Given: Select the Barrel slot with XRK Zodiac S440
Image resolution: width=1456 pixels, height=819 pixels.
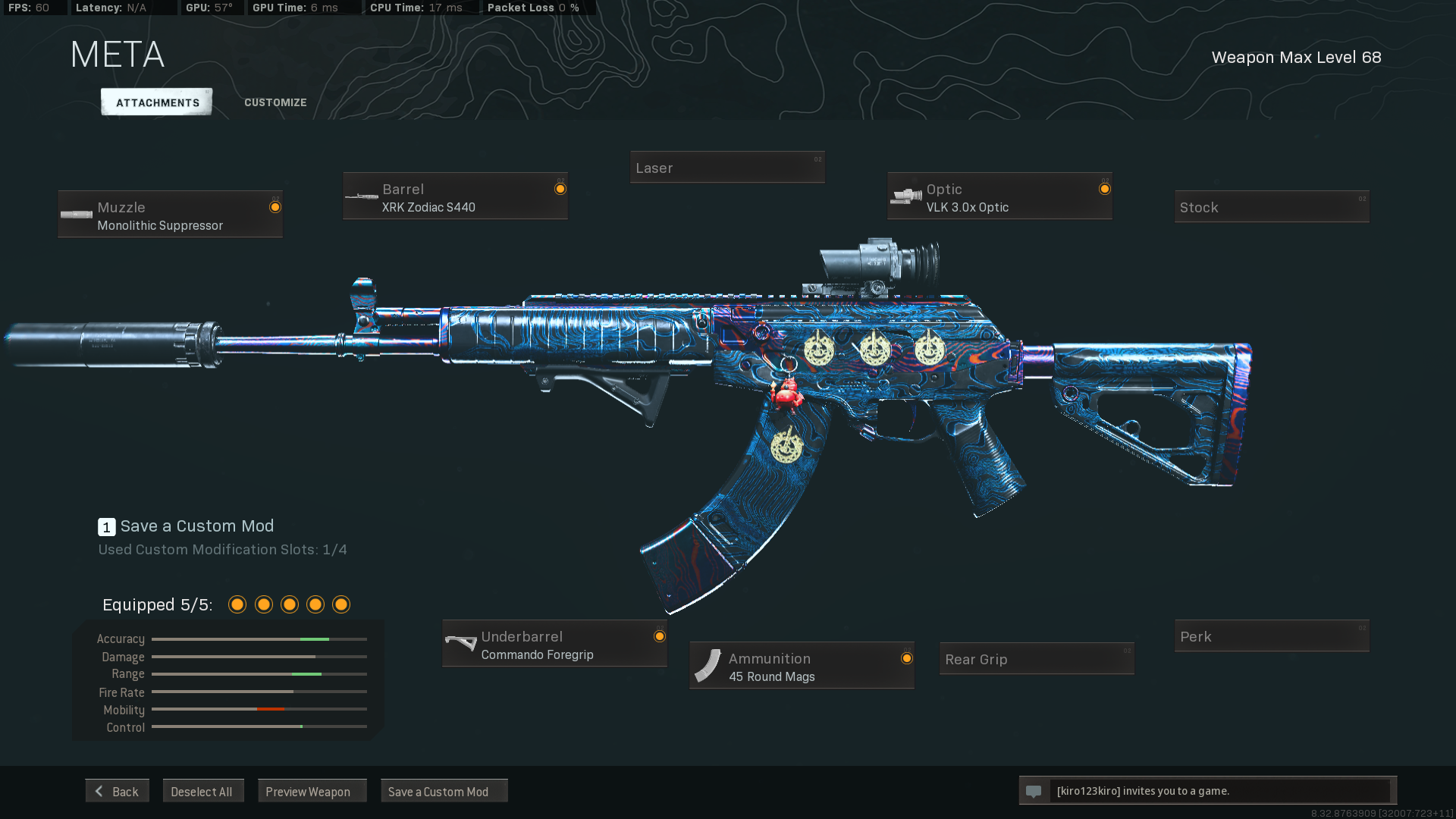Looking at the screenshot, I should 455,196.
